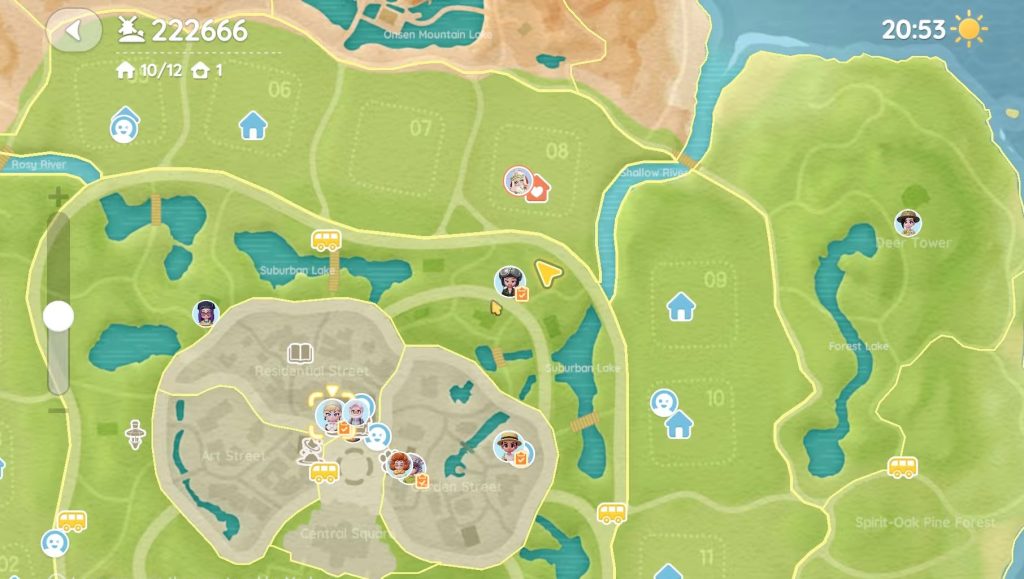
Task: Select the bus stop above Suburban Lake
Action: coord(326,240)
